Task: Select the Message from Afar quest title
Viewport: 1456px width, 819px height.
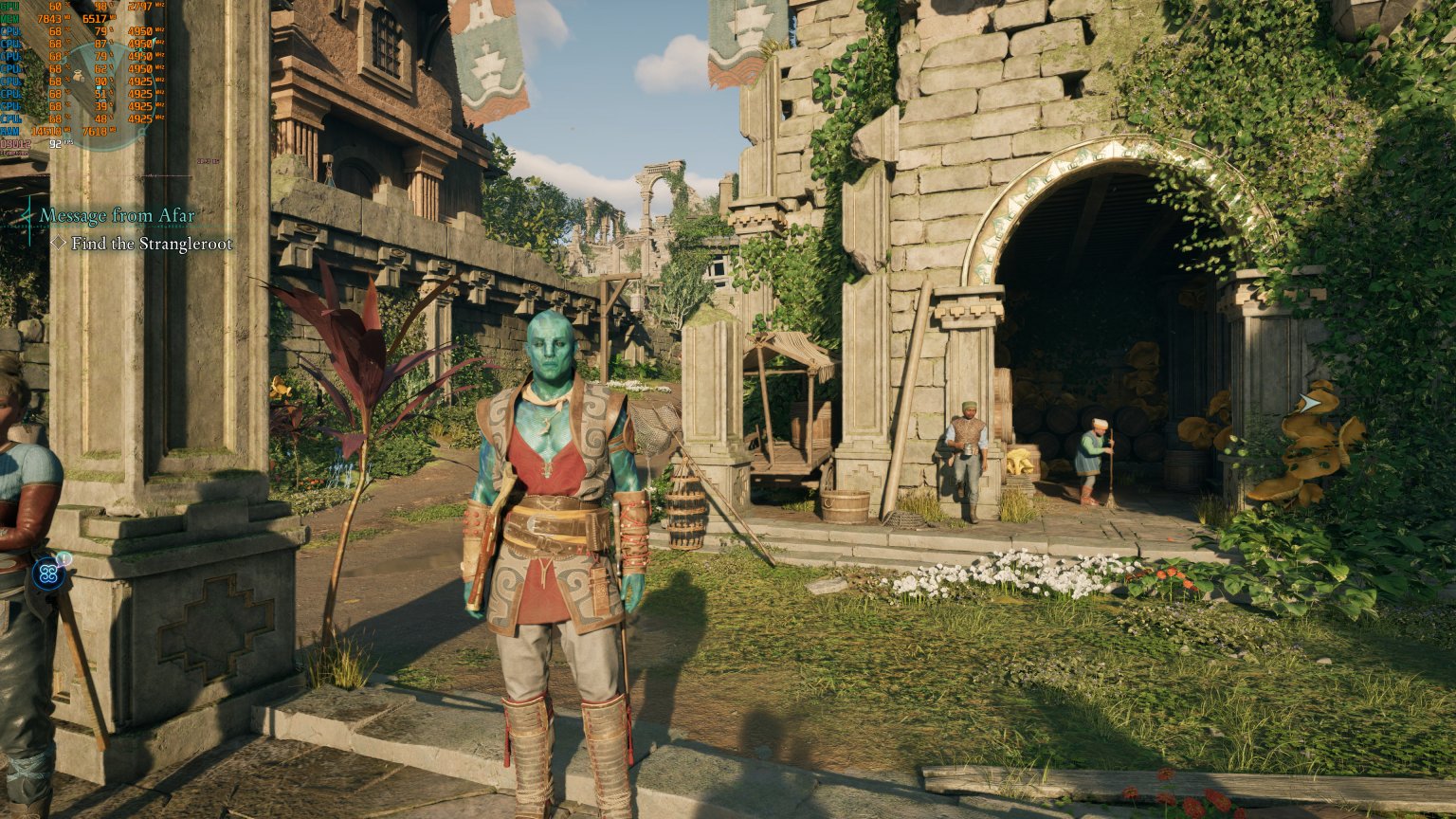Action: (x=116, y=216)
